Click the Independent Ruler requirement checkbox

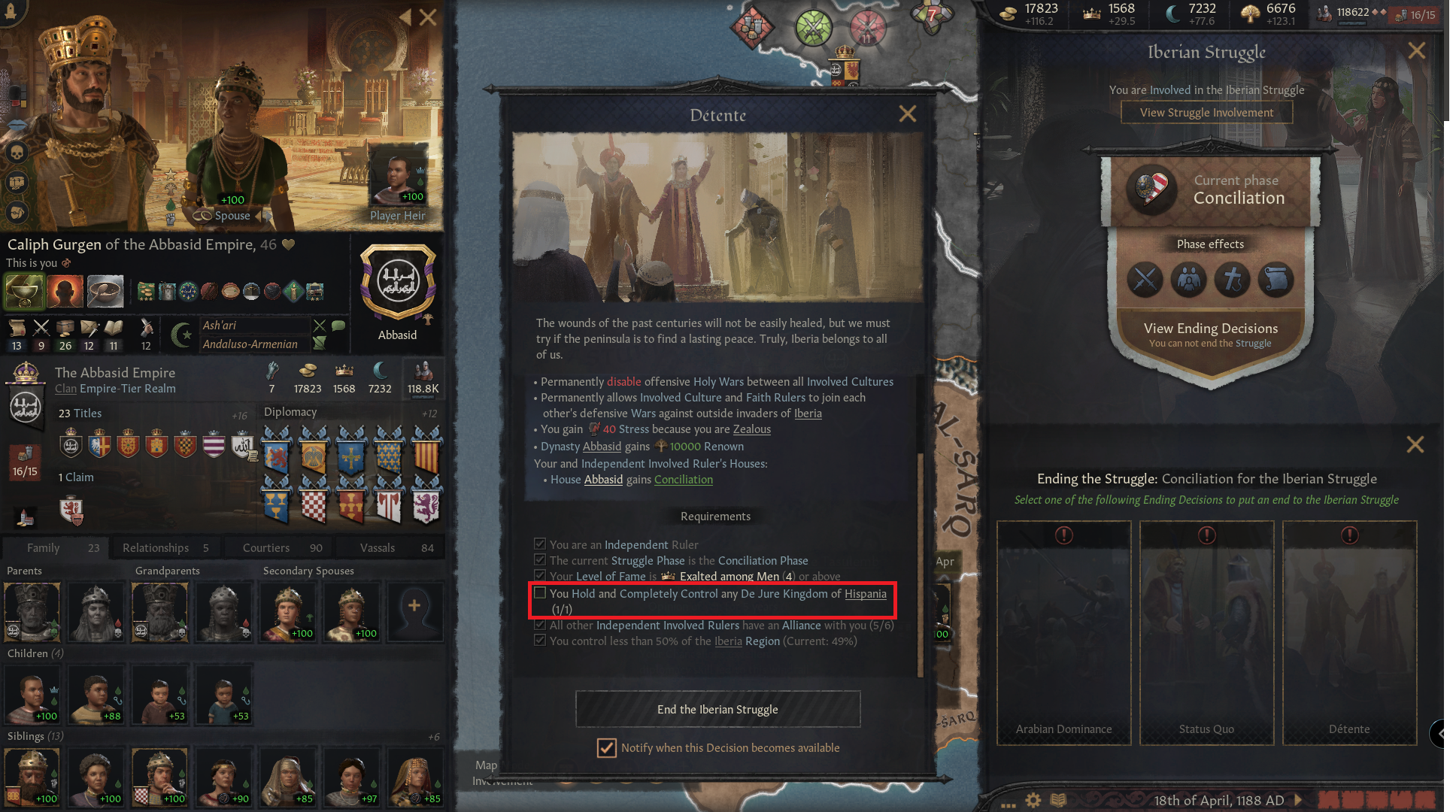540,543
